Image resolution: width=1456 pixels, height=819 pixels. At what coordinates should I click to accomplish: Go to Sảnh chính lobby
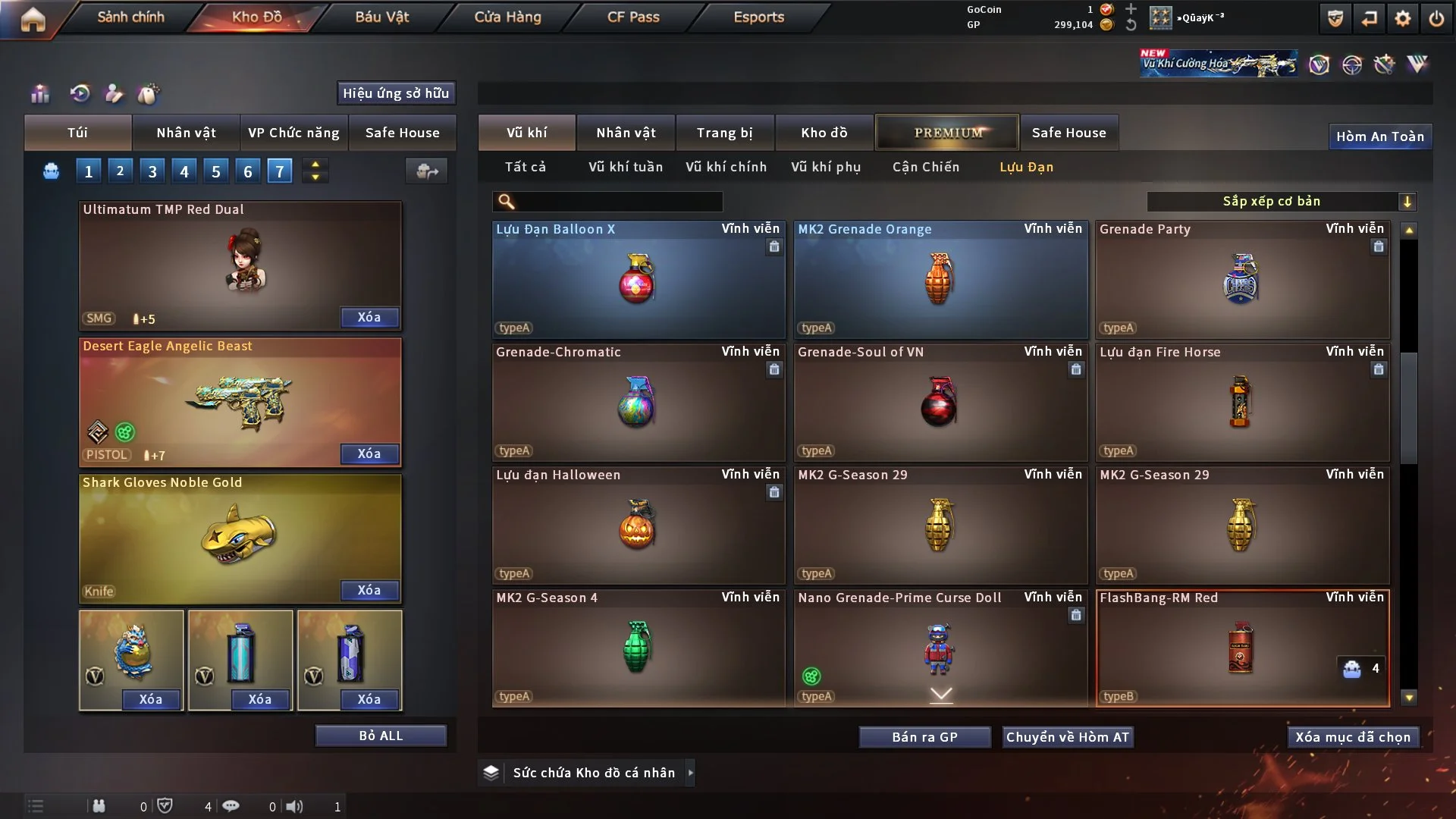click(130, 17)
